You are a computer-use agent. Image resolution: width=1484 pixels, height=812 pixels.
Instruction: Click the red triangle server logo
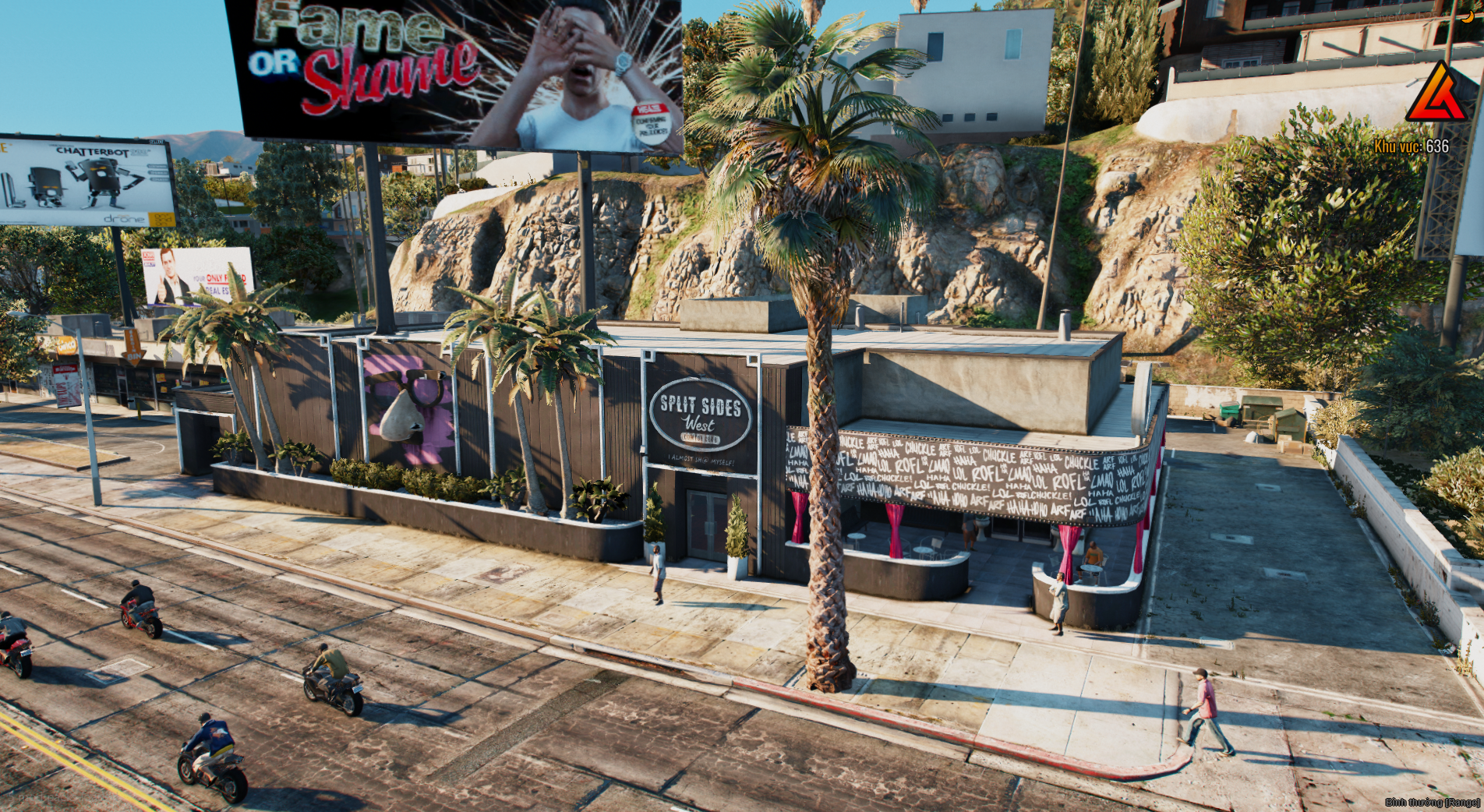click(x=1436, y=95)
